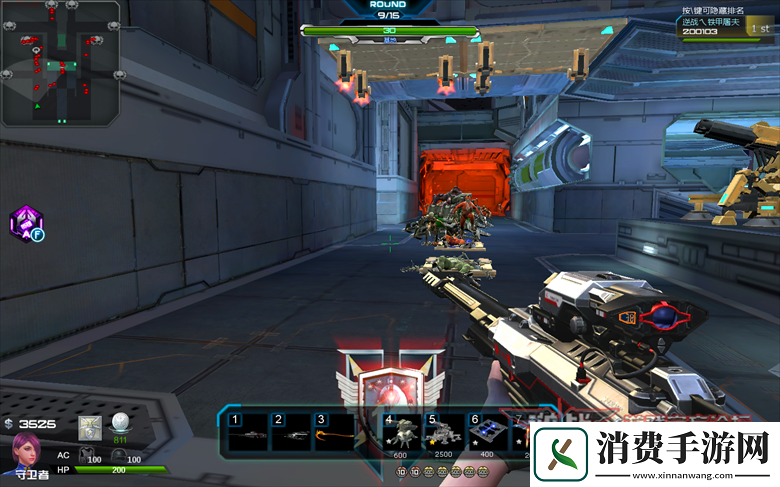Select the square emblem item icon
780x487 pixels.
click(90, 427)
